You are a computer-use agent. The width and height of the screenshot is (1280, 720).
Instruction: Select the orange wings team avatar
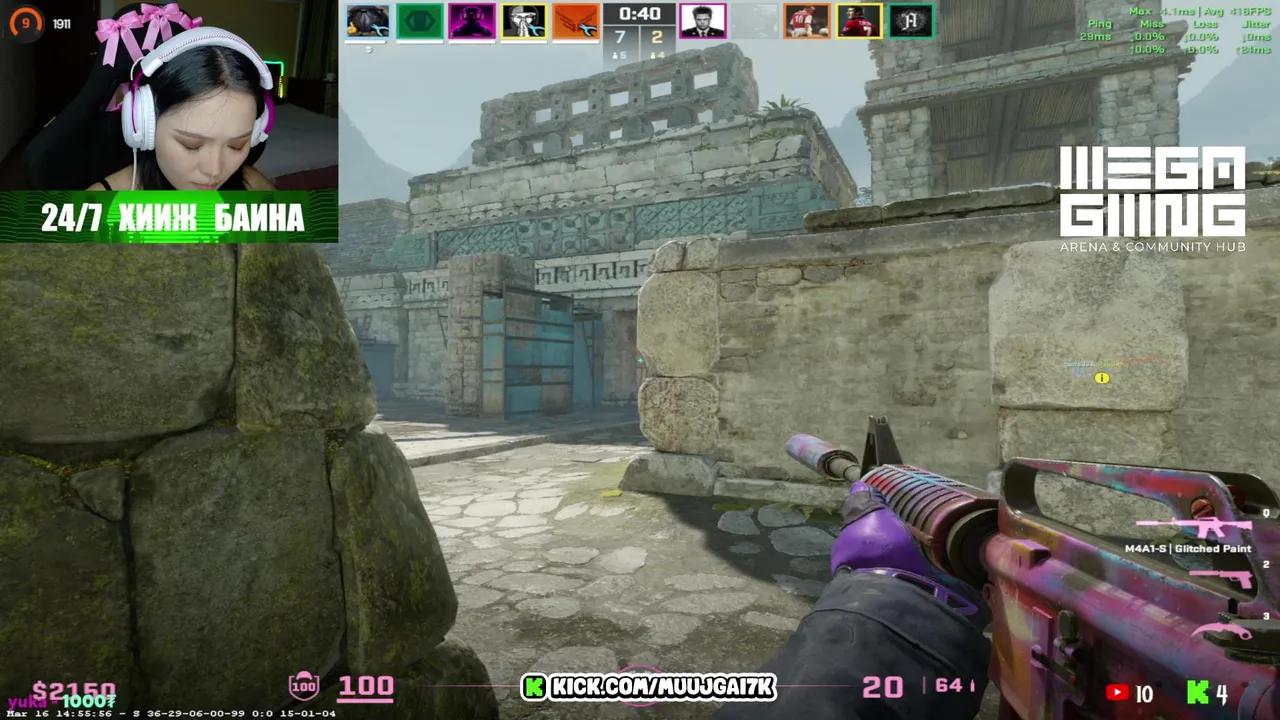pos(575,22)
